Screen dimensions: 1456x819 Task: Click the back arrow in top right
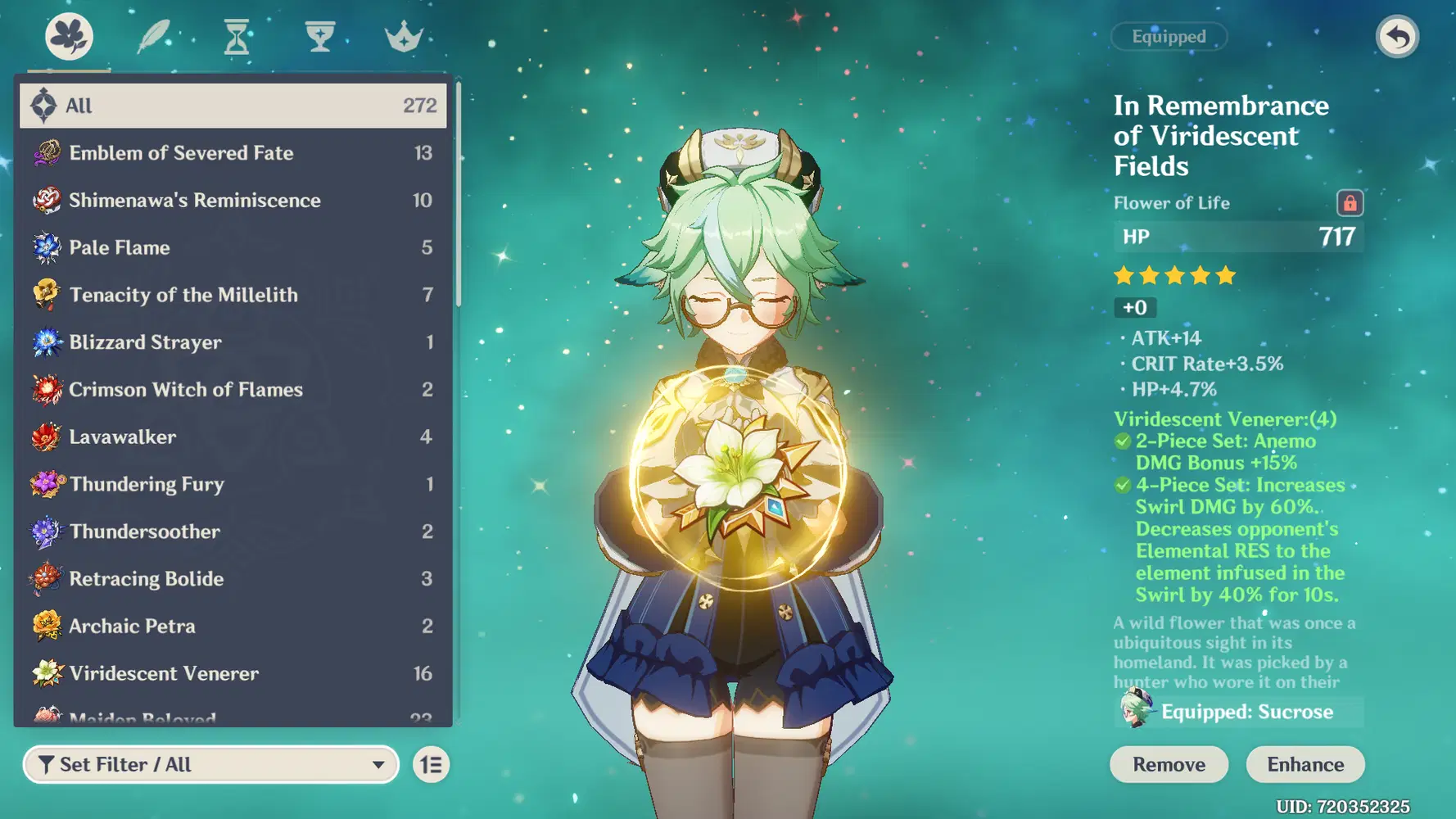coord(1398,36)
